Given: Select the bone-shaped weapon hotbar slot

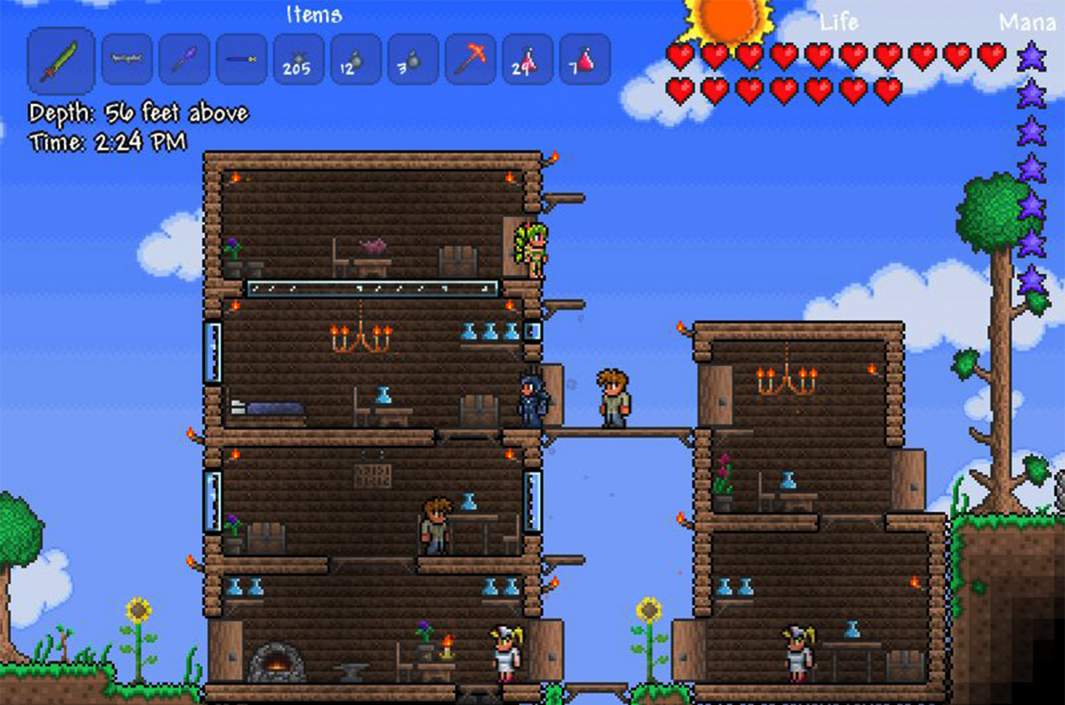Looking at the screenshot, I should tap(127, 60).
